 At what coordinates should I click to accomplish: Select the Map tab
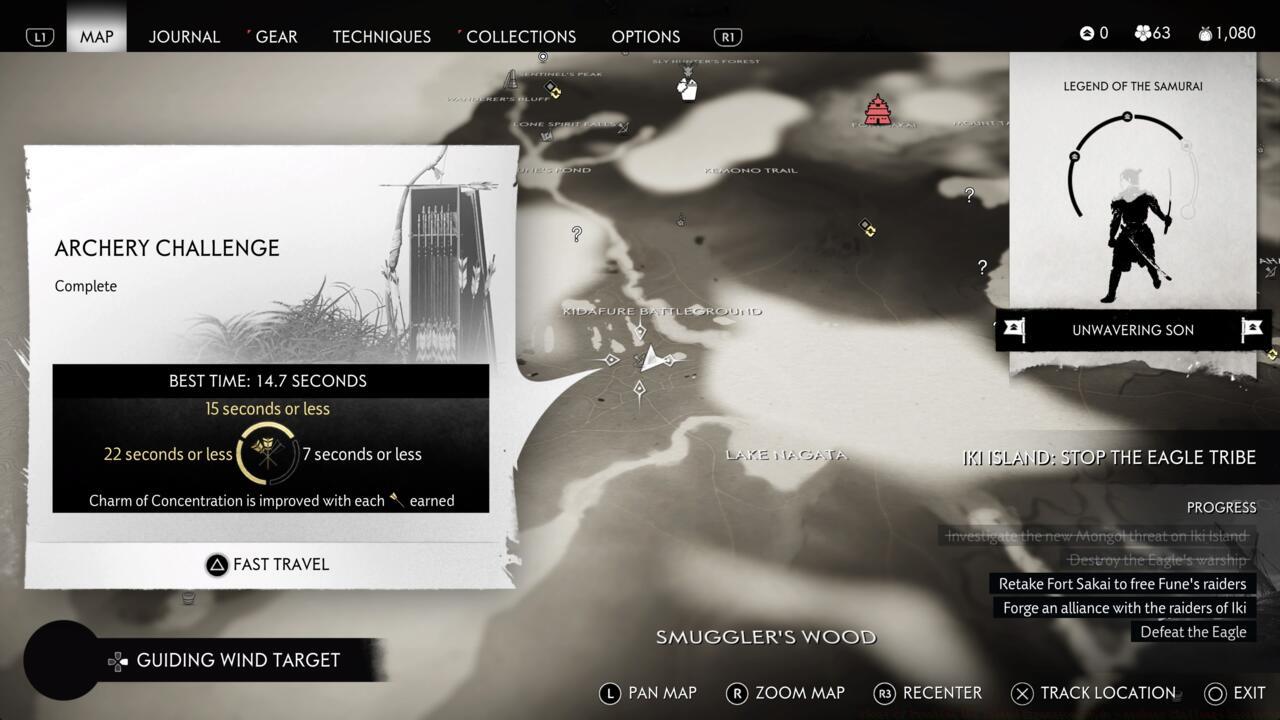tap(97, 36)
